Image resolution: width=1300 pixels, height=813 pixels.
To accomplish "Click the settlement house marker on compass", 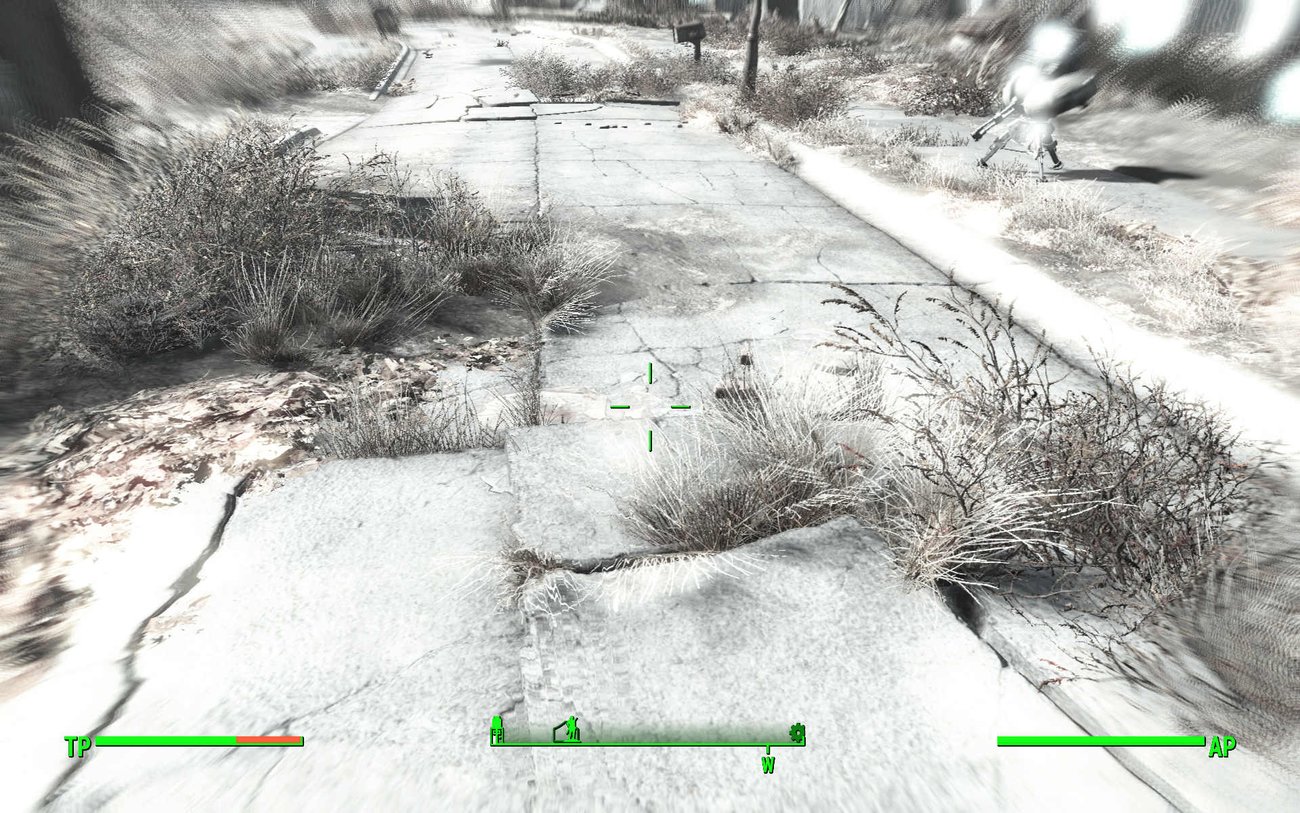I will (565, 732).
